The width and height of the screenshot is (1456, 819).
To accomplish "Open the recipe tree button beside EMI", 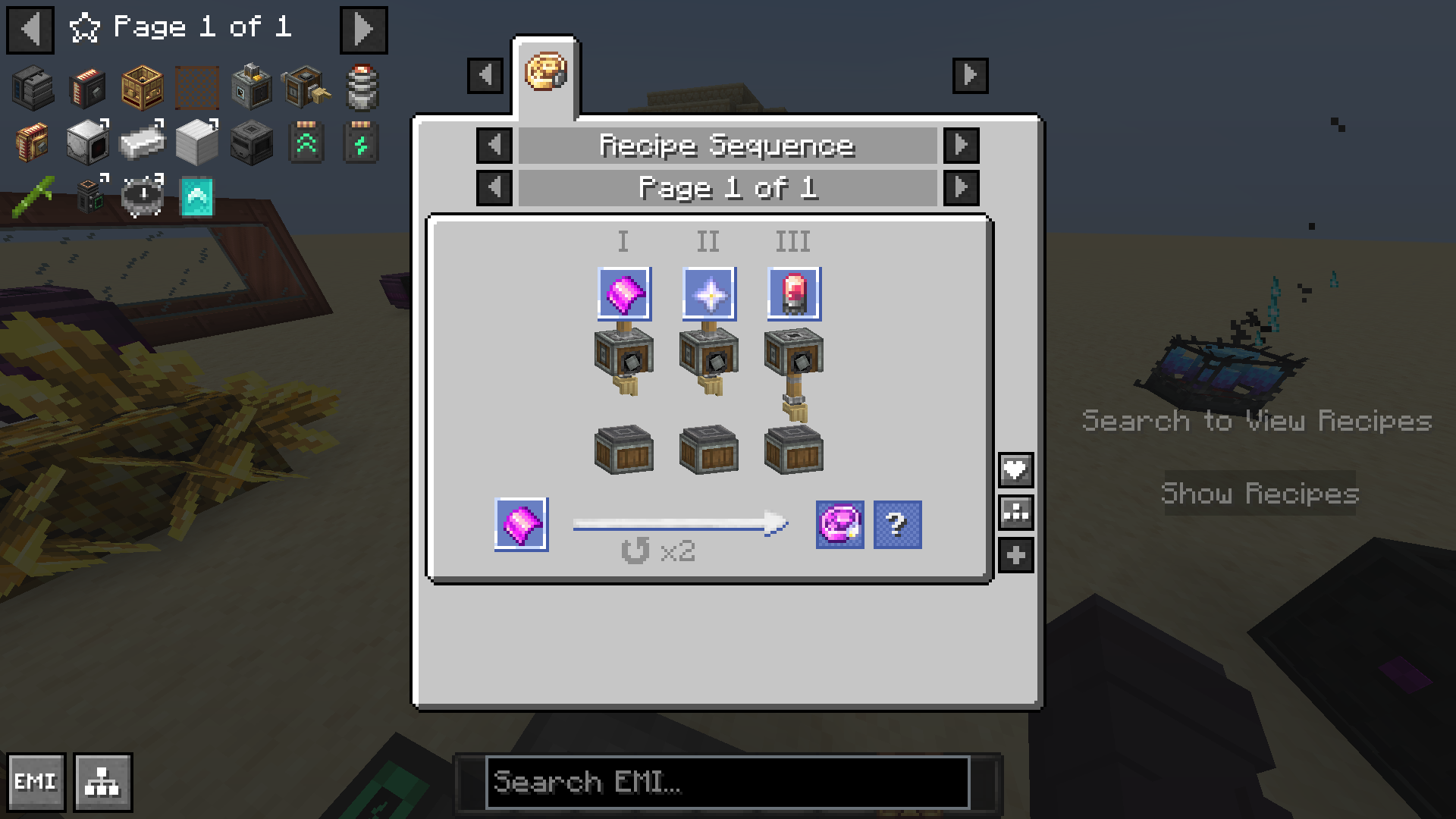I will 103,782.
